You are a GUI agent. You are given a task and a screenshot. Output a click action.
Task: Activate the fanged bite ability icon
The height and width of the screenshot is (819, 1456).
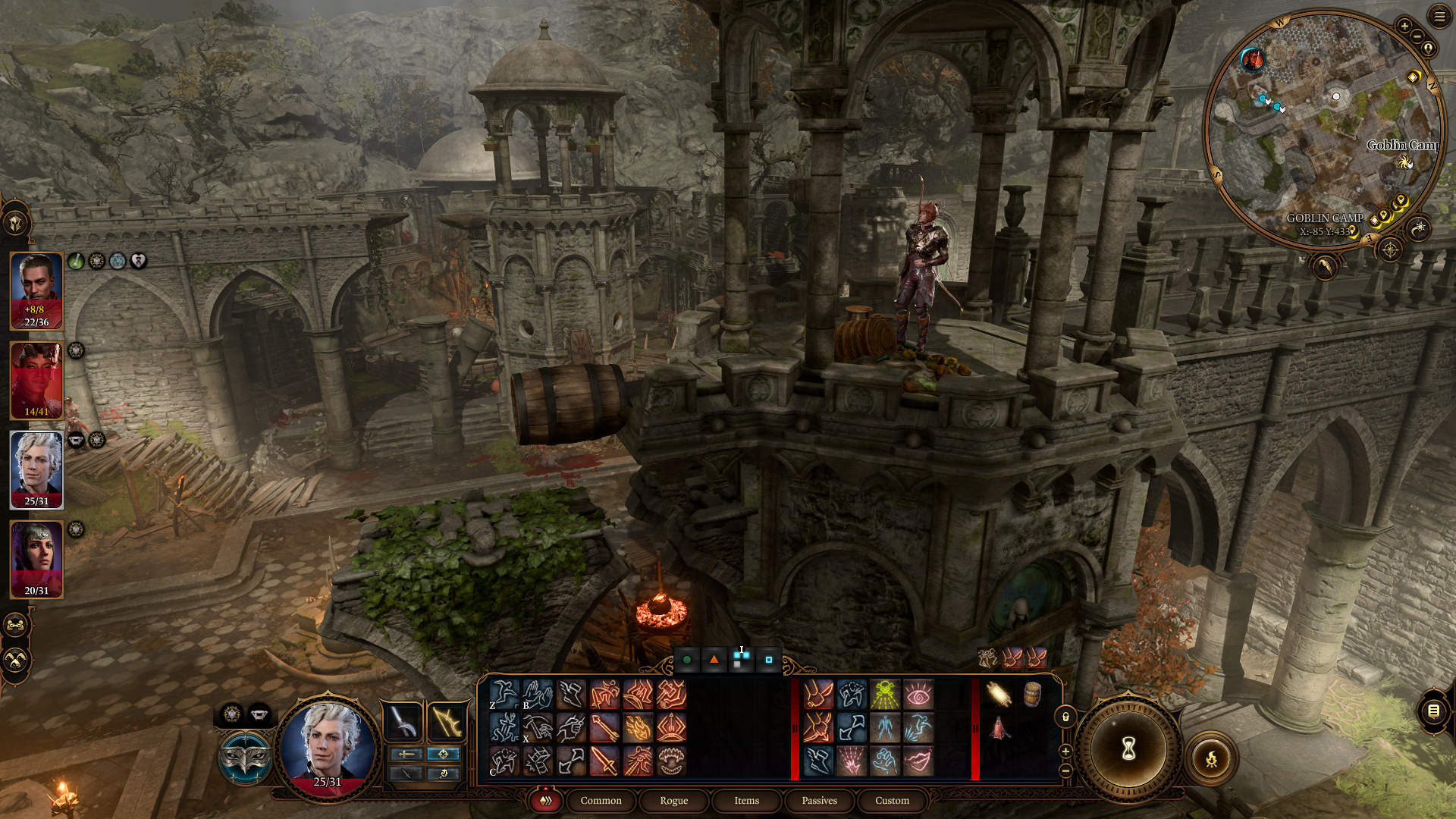[671, 761]
